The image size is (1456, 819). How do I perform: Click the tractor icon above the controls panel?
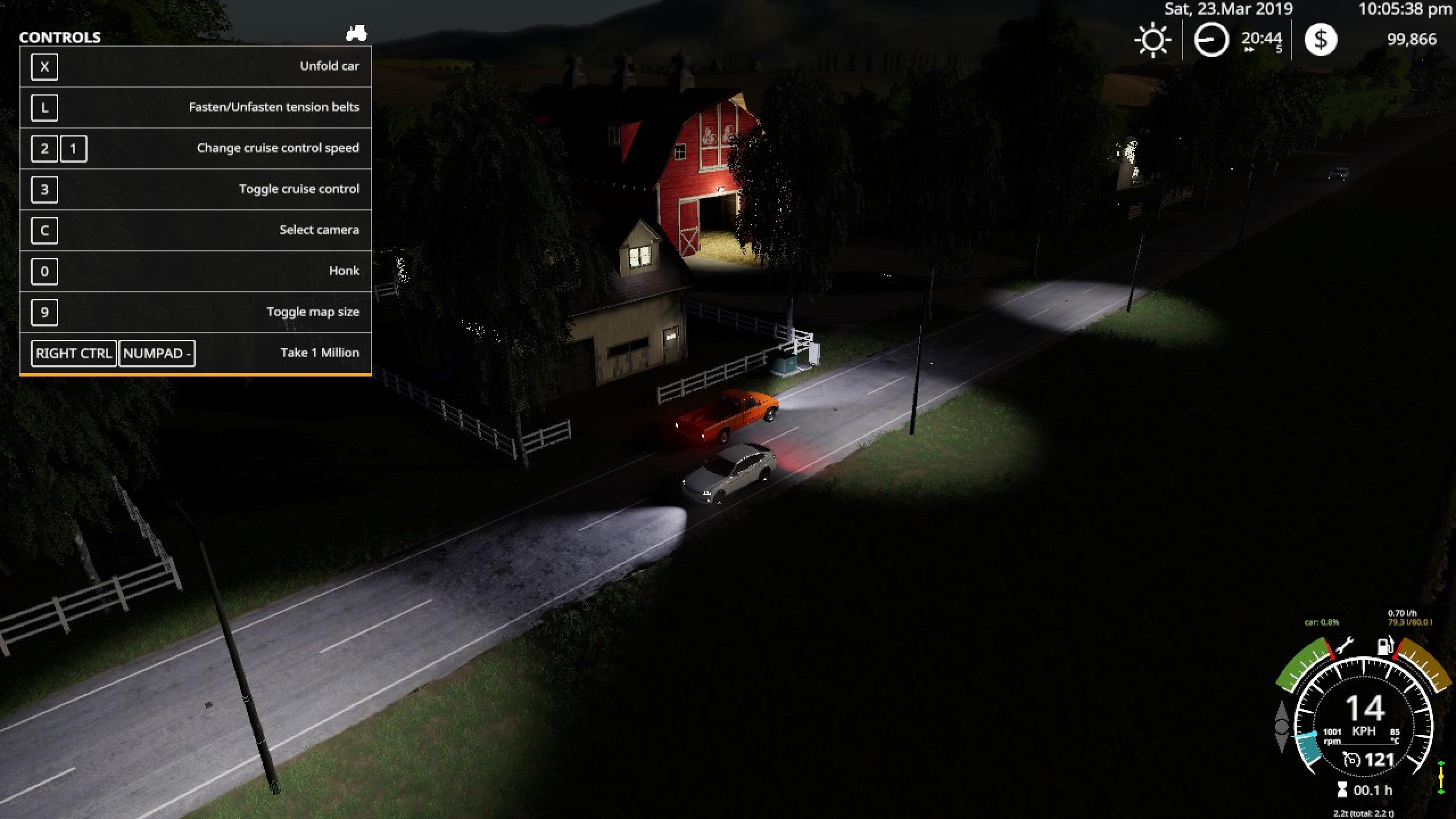pyautogui.click(x=357, y=33)
